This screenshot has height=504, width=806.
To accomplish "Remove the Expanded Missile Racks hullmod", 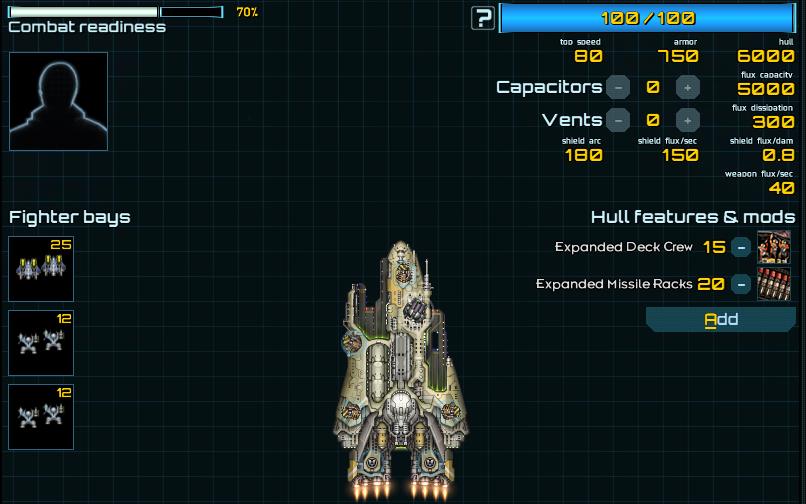I will (x=740, y=284).
